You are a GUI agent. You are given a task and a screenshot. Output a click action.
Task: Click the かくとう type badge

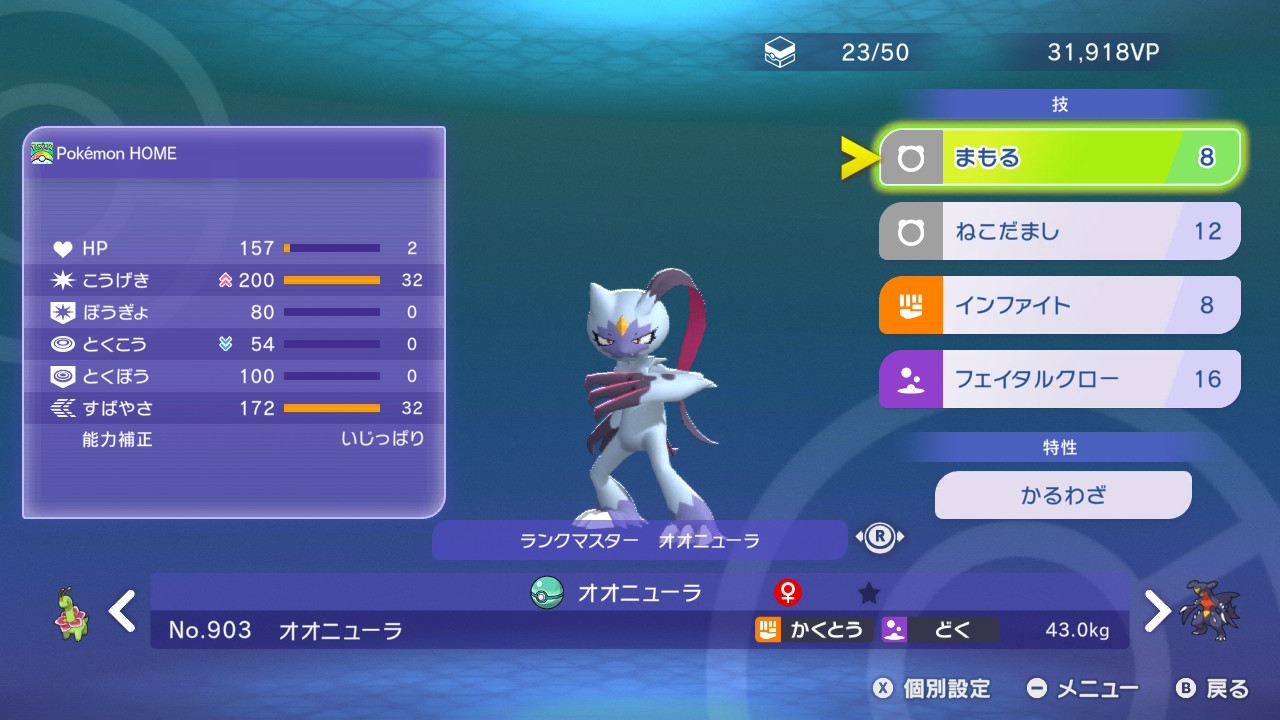click(810, 630)
